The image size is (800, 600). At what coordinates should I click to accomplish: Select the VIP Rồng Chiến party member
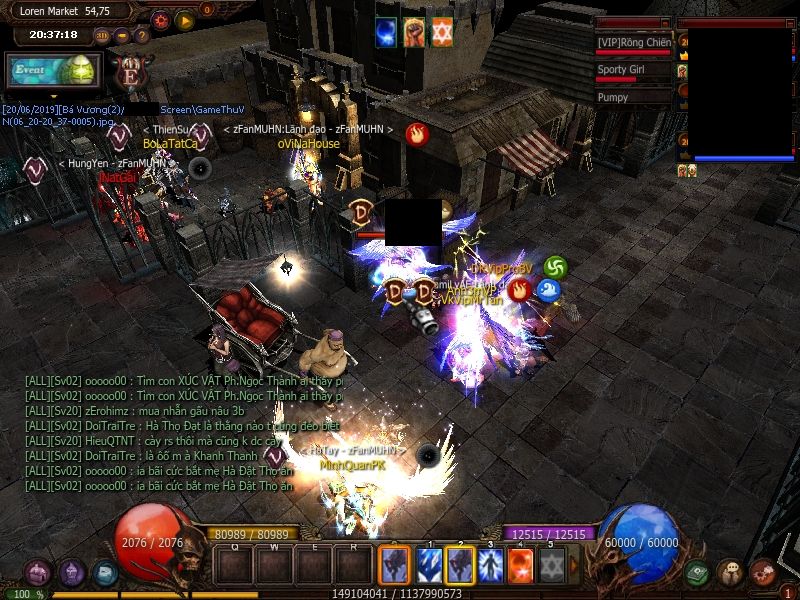pos(634,43)
